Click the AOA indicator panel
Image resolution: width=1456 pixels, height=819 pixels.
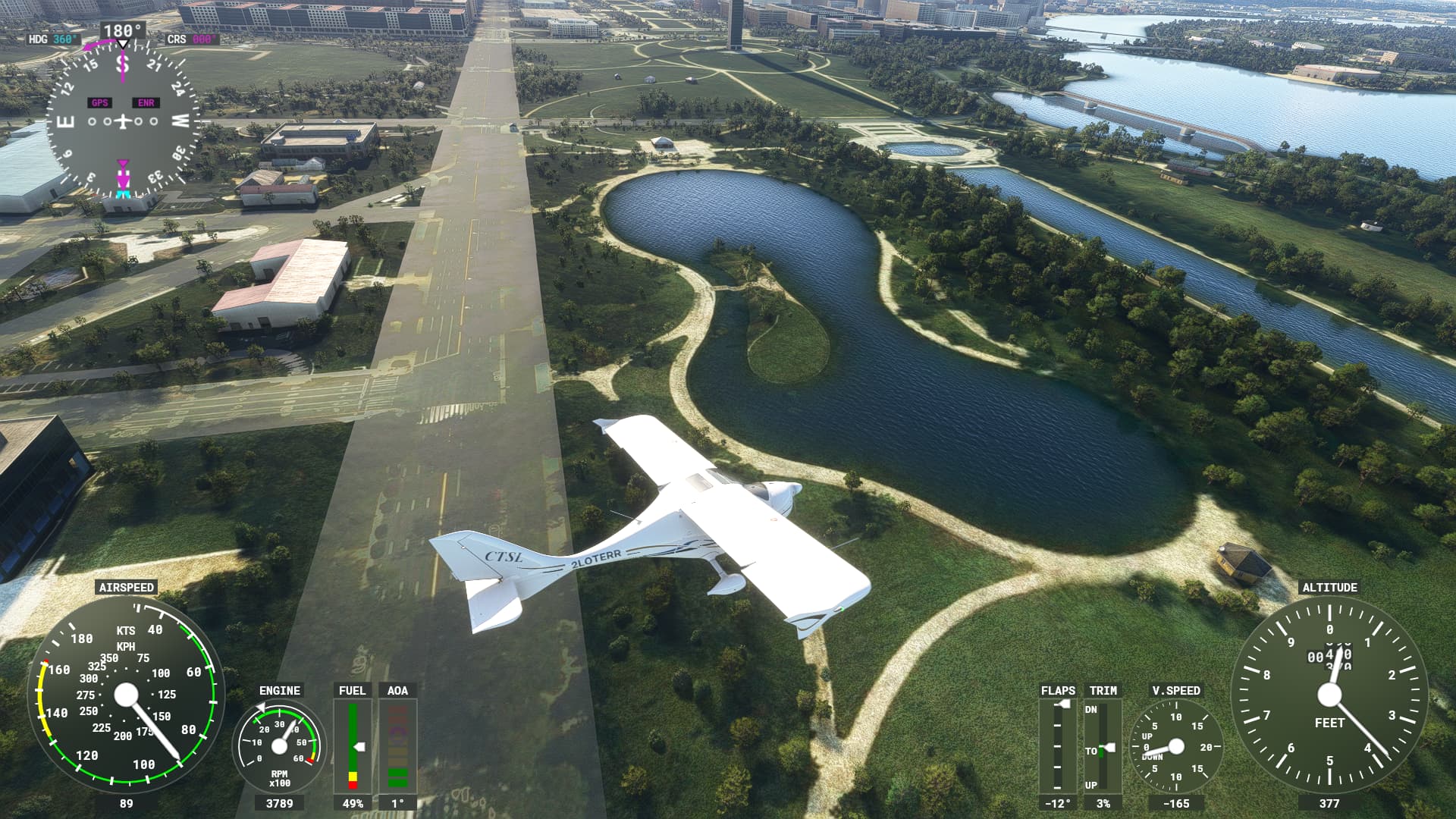tap(397, 746)
